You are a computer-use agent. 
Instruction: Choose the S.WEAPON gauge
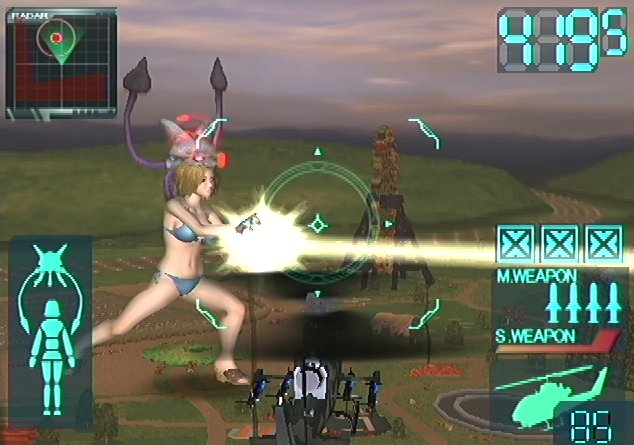[557, 345]
